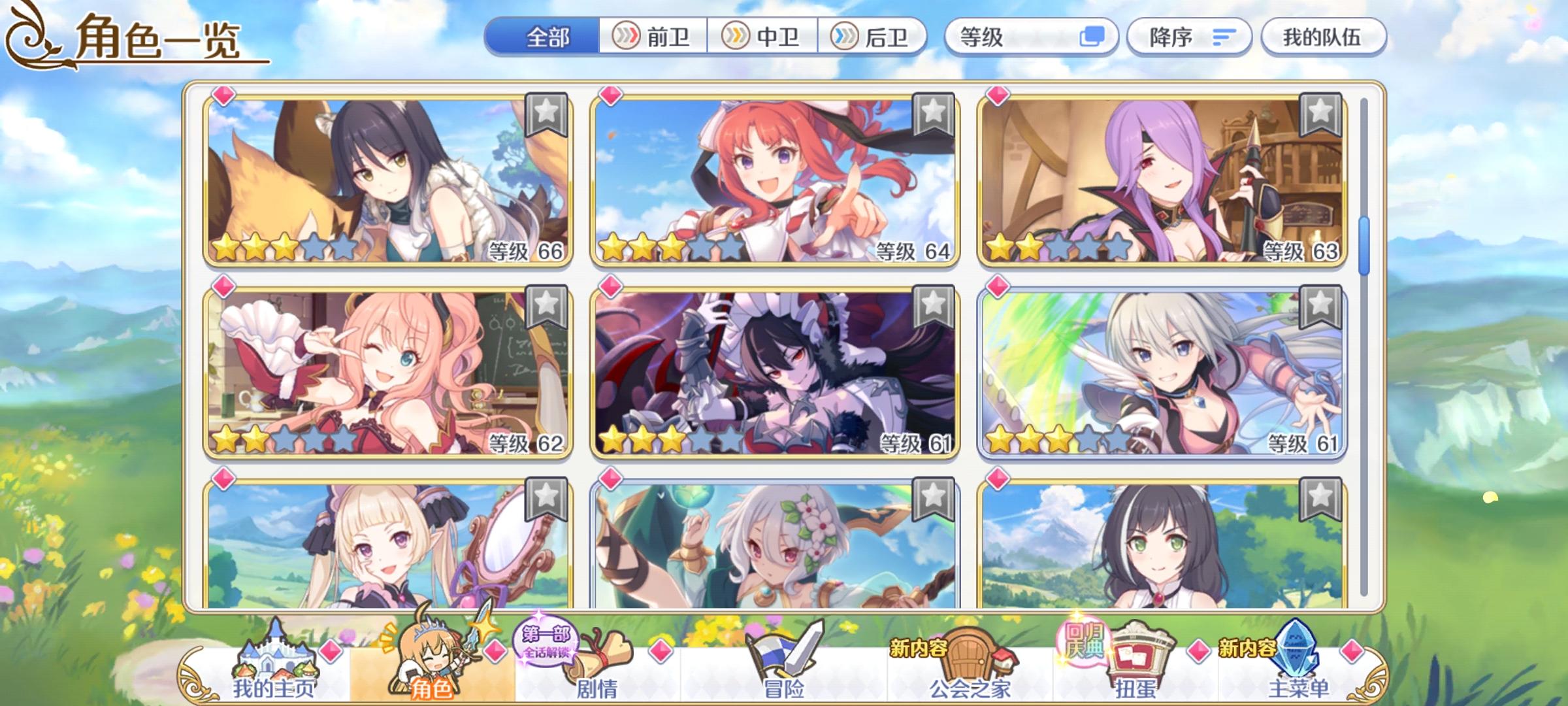Select the 全部 show all button

click(549, 37)
